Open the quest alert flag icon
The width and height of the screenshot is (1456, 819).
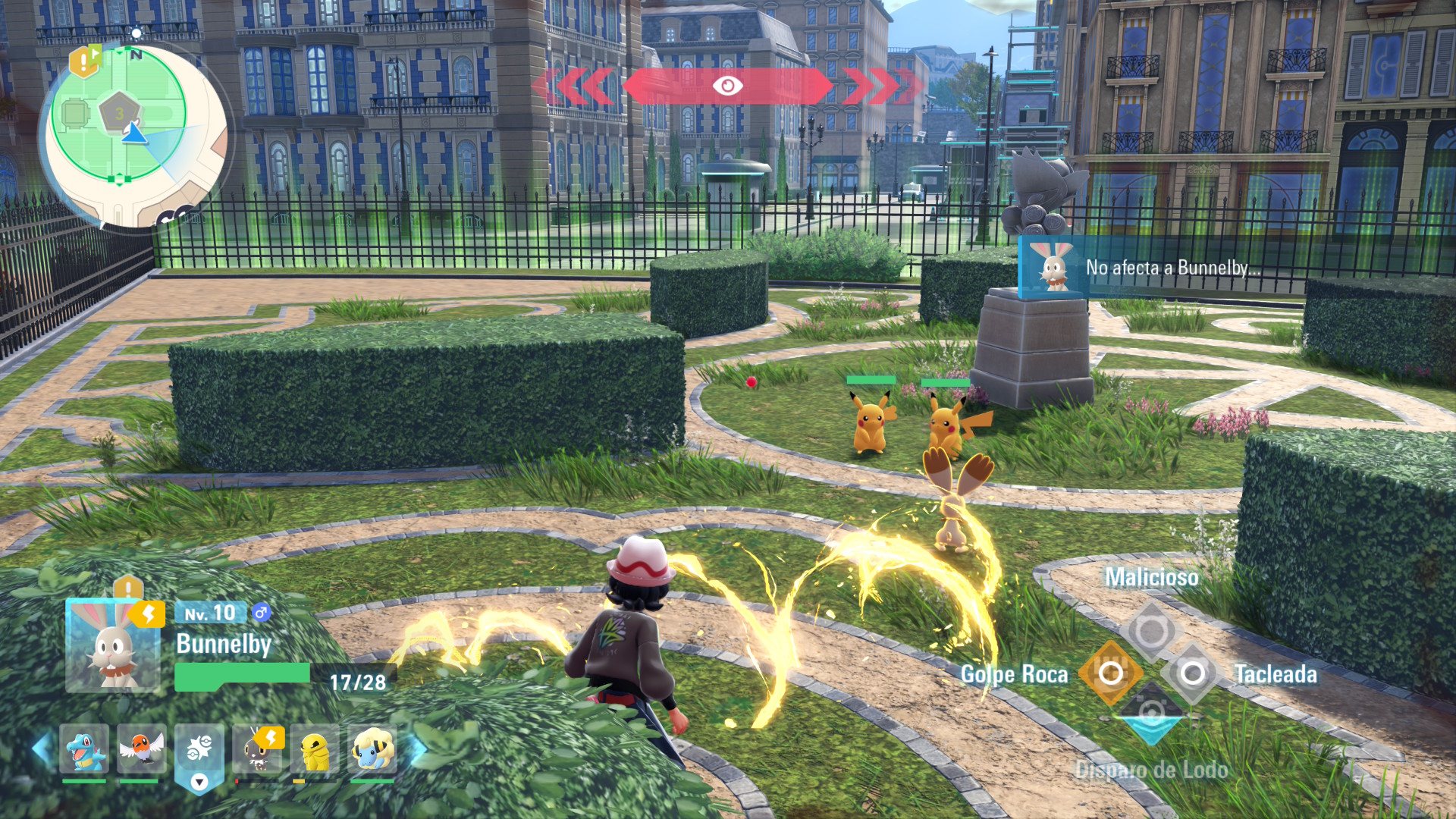85,61
